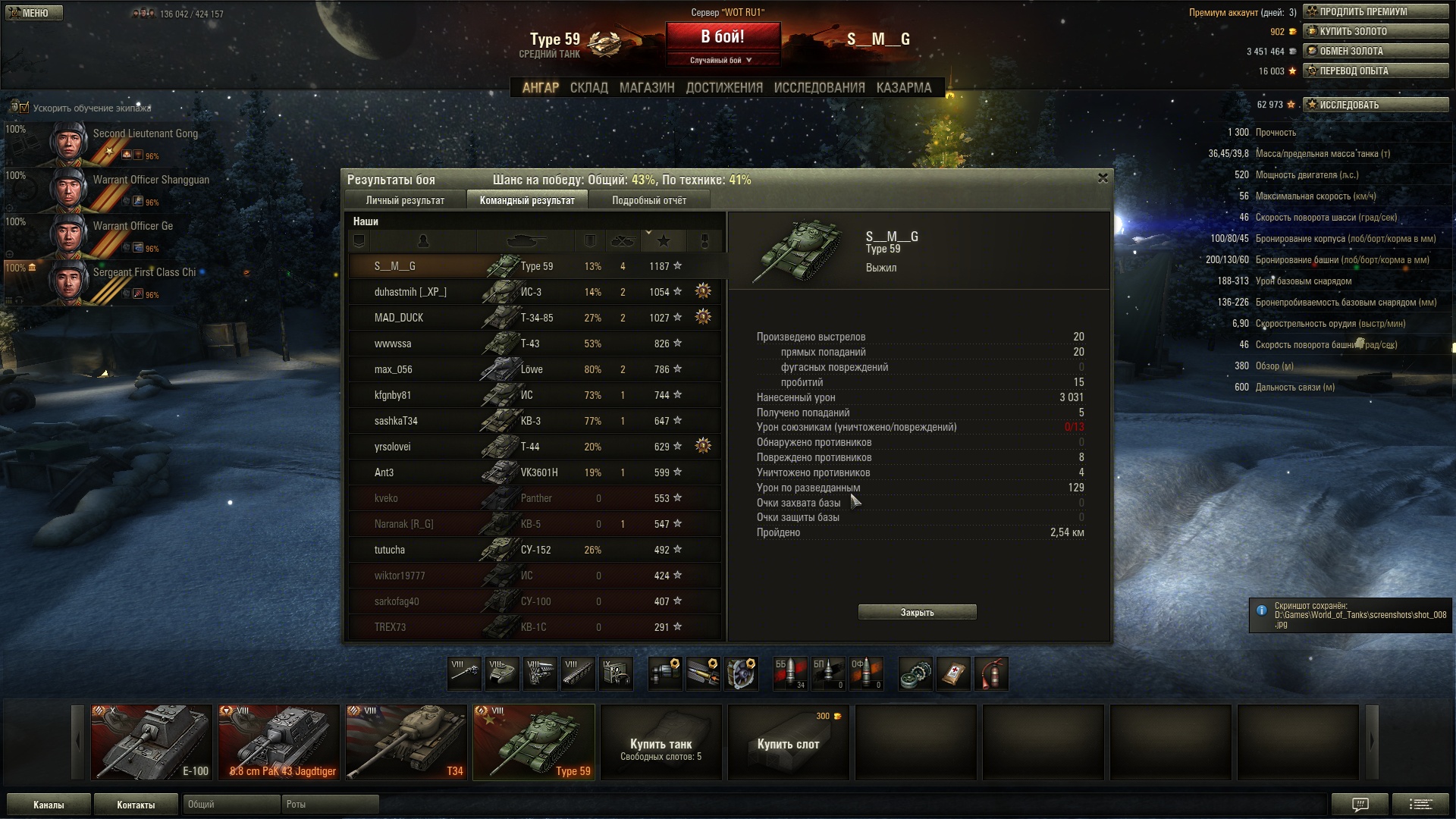
Task: Switch to the Склад tab
Action: (588, 88)
